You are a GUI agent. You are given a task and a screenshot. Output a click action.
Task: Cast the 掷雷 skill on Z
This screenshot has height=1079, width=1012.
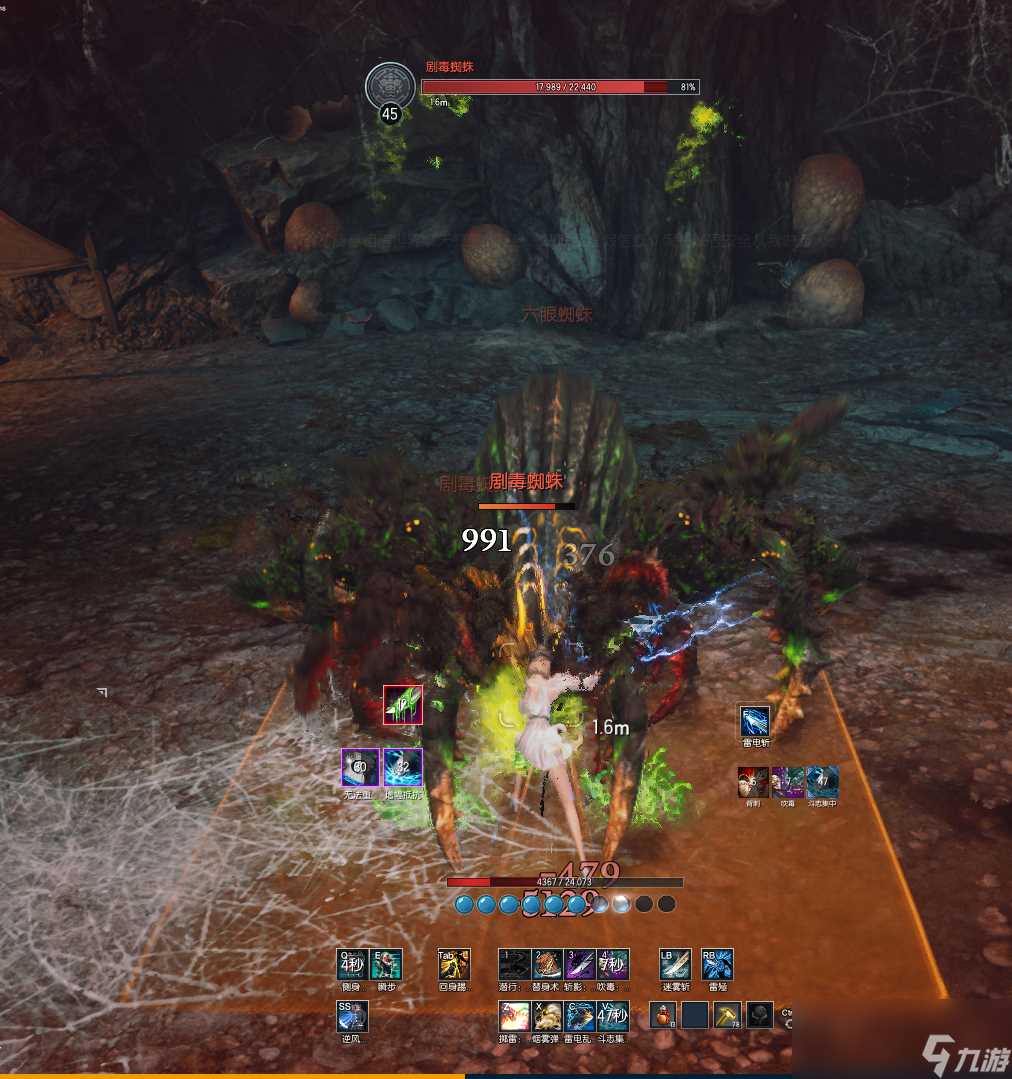(x=514, y=1016)
